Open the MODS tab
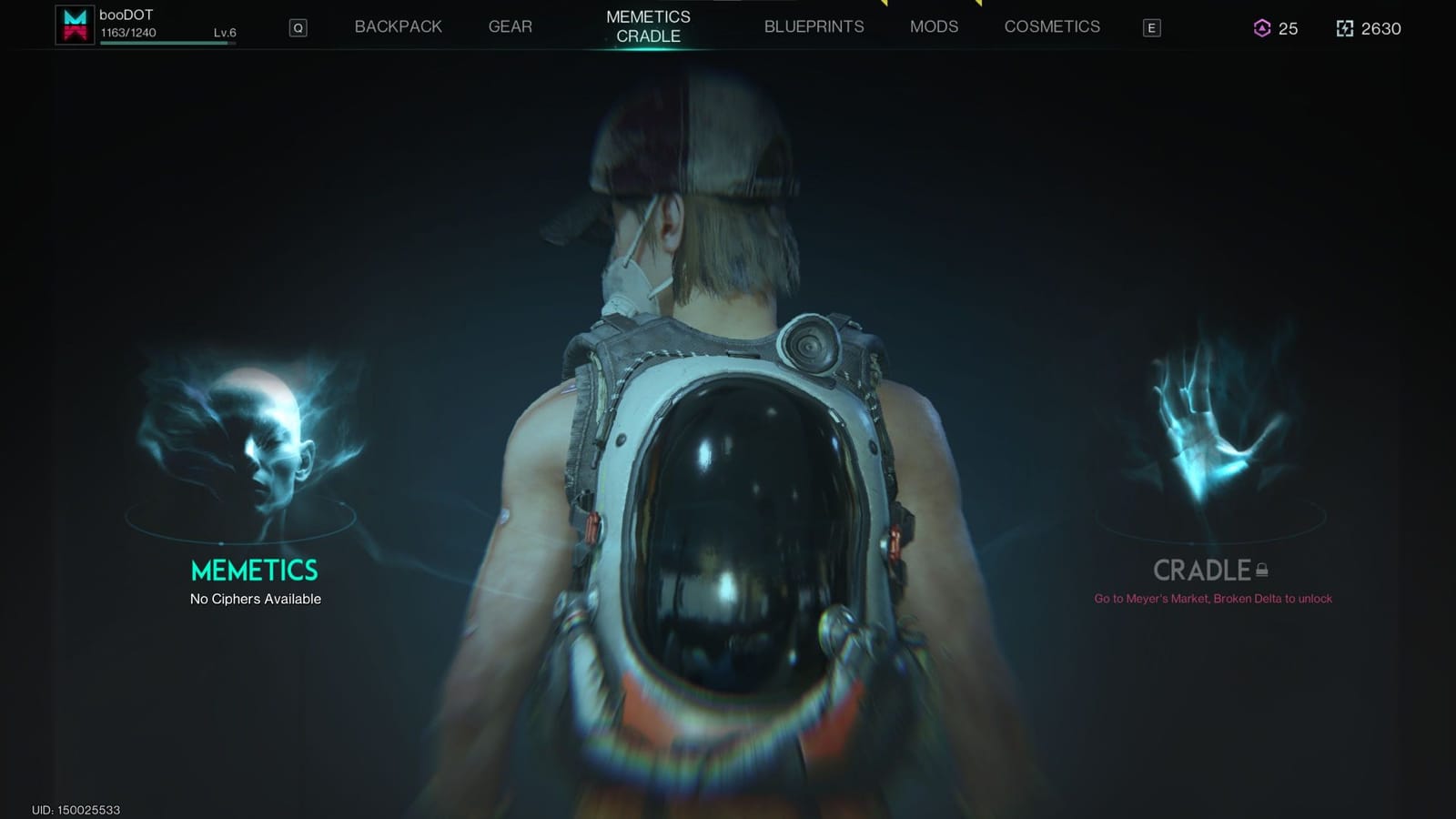This screenshot has height=819, width=1456. click(934, 26)
